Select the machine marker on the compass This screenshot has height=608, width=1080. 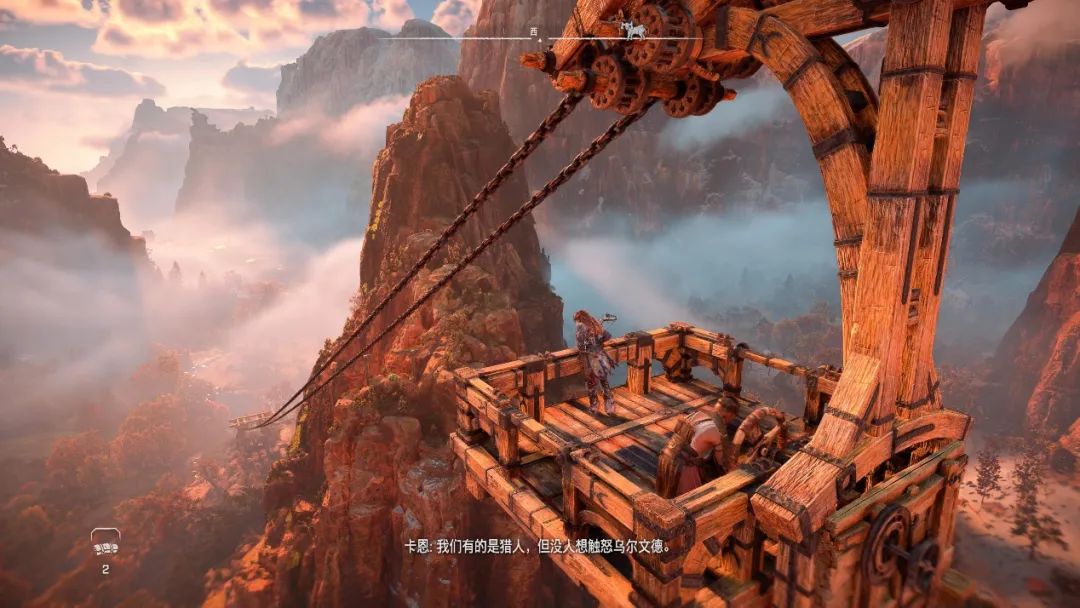tap(633, 30)
